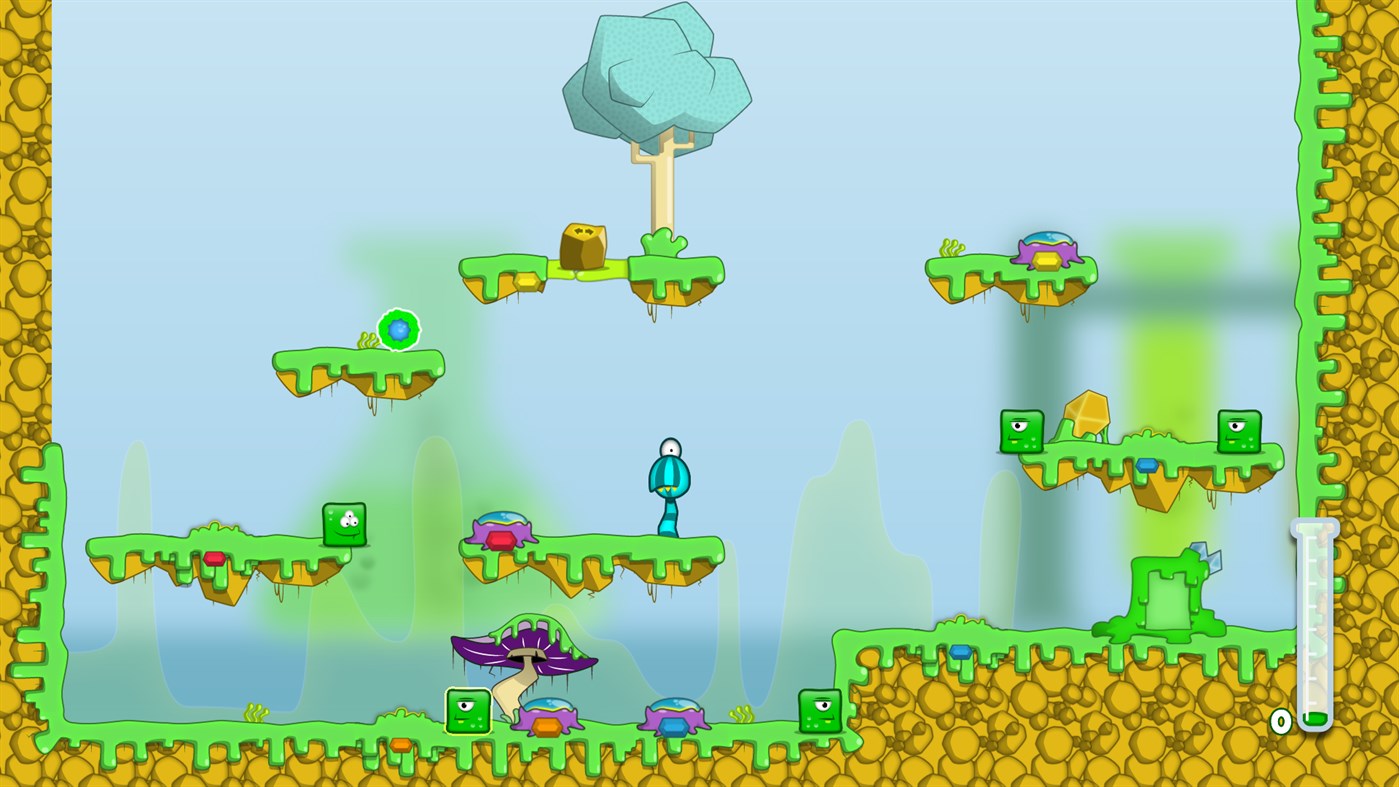
Task: Click the test tube progress meter
Action: [1315, 625]
